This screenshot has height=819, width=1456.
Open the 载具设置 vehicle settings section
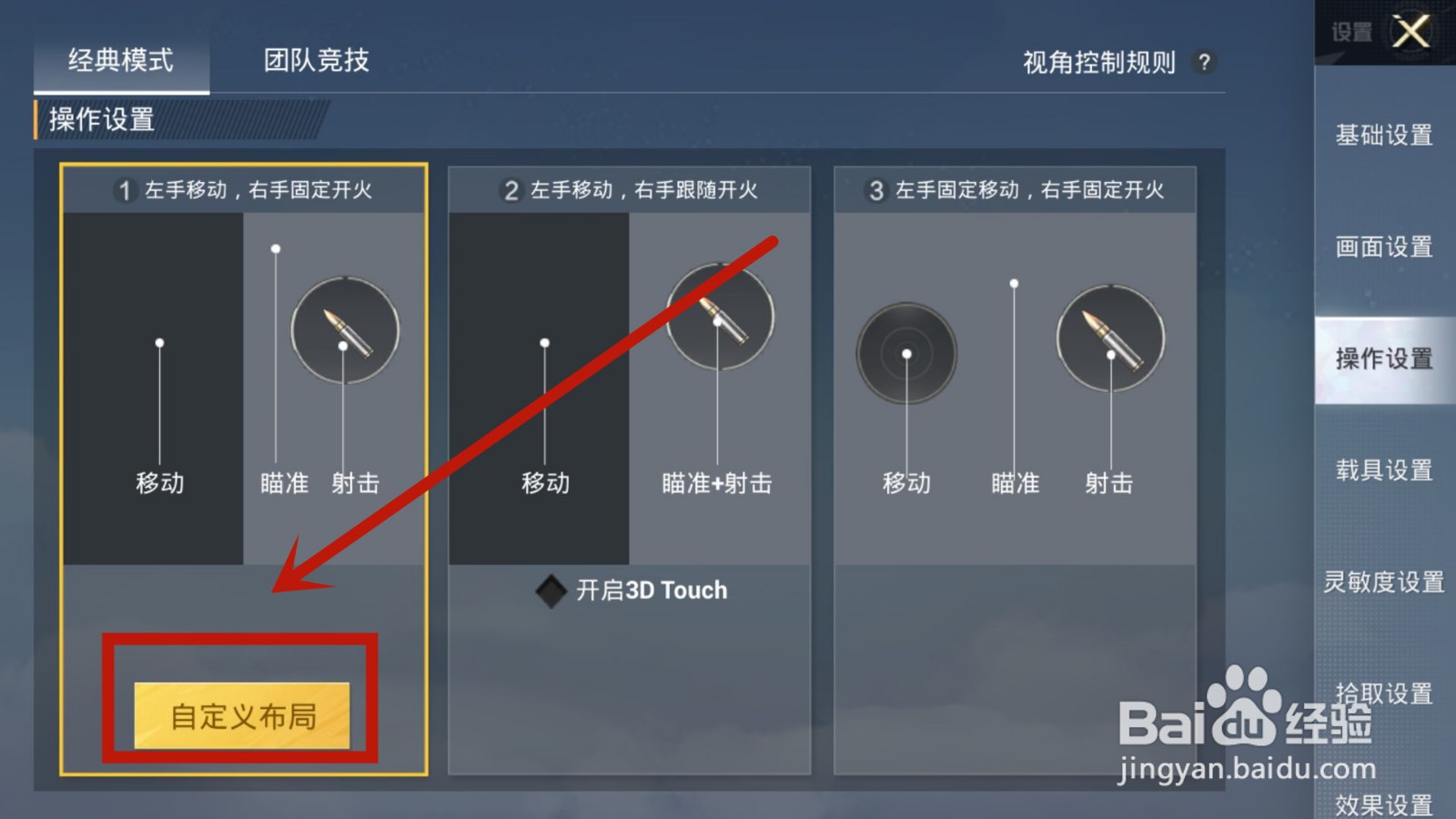pos(1384,470)
